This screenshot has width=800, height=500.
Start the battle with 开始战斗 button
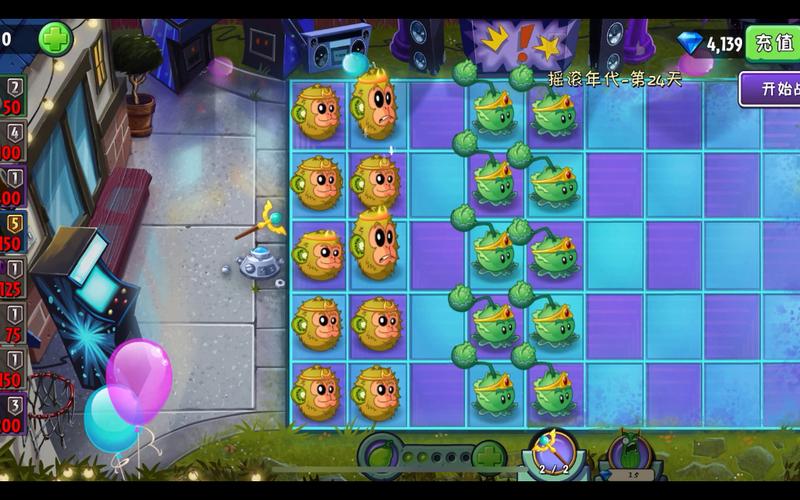[772, 89]
